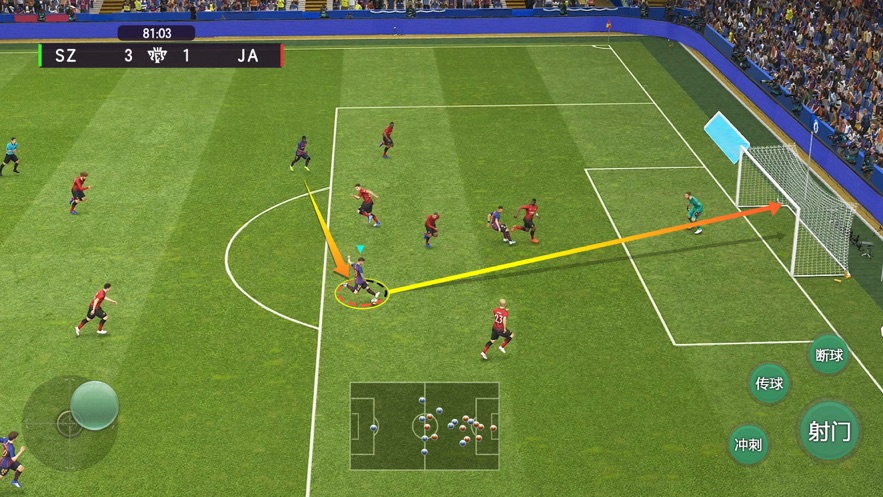
Task: Touch the green virtual joystick knob
Action: tap(94, 405)
